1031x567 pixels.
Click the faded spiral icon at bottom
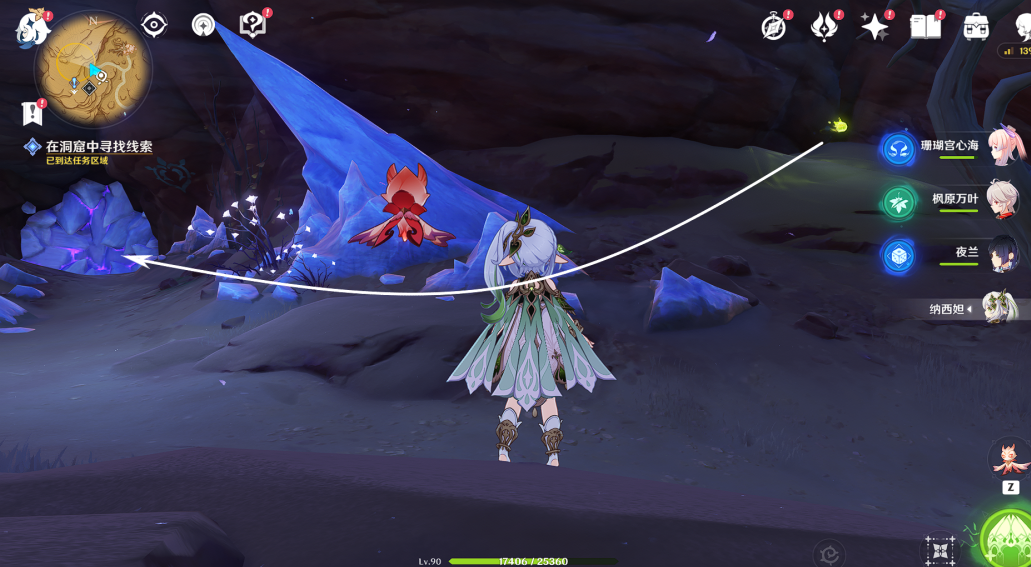[829, 553]
